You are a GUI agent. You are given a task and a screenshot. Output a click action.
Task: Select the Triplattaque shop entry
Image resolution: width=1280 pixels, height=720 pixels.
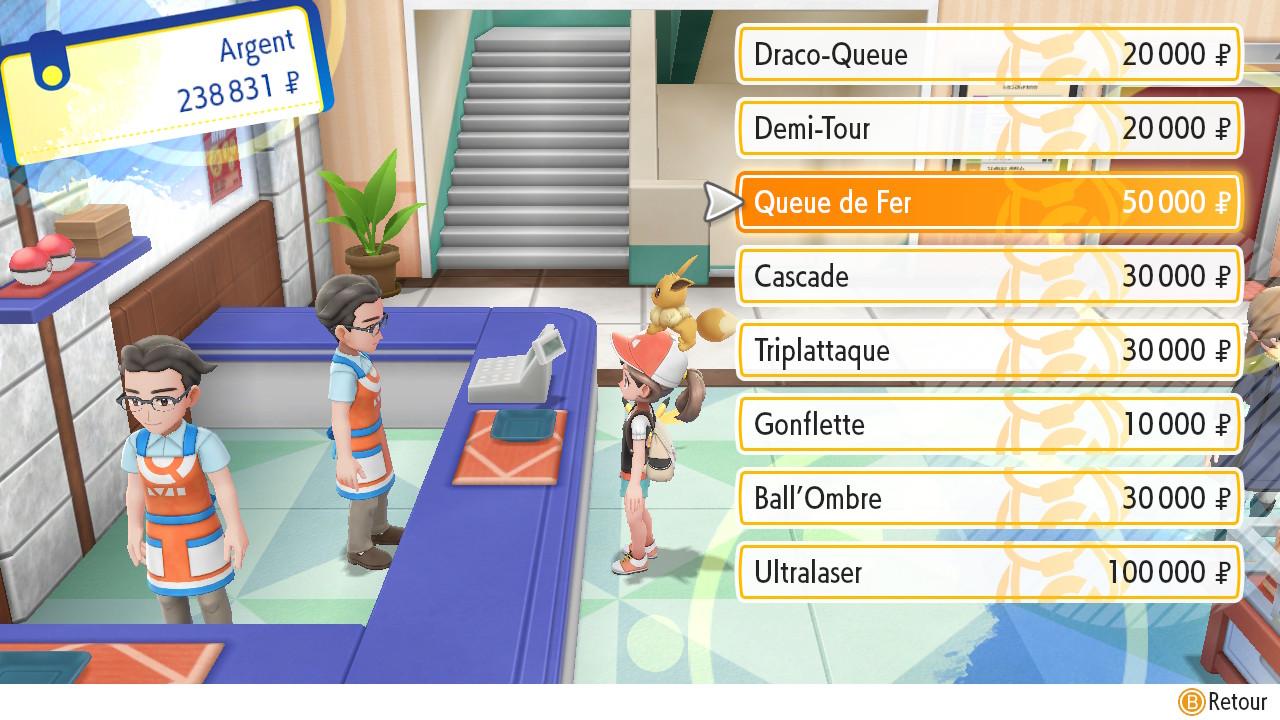(988, 350)
